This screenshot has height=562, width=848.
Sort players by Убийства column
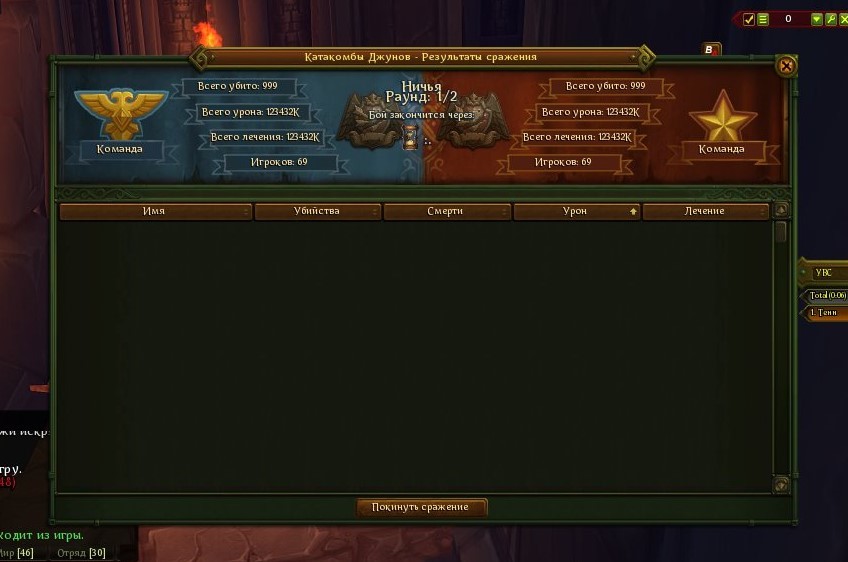pyautogui.click(x=317, y=211)
